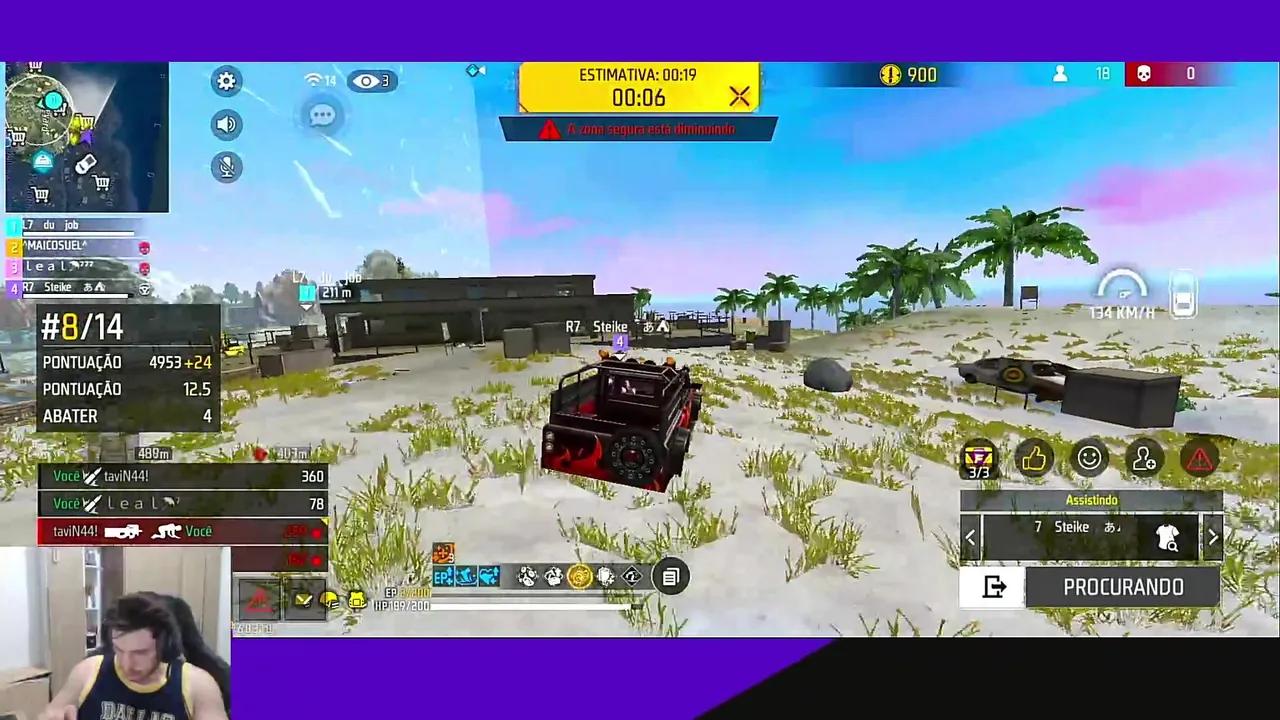Give a thumbs up to the spectated player

point(1034,458)
